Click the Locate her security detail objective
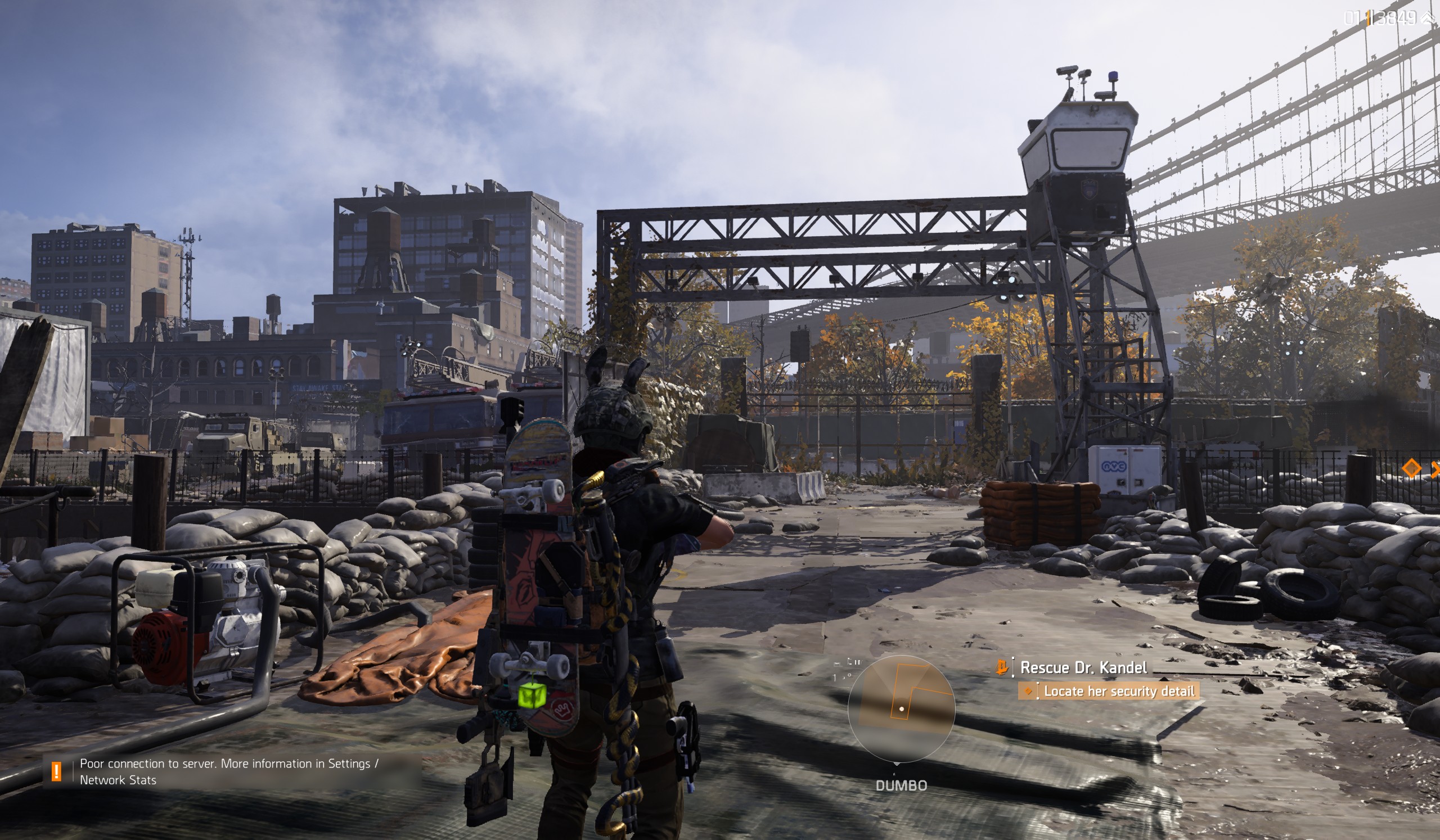Screen dimensions: 1440x840 tap(1118, 691)
